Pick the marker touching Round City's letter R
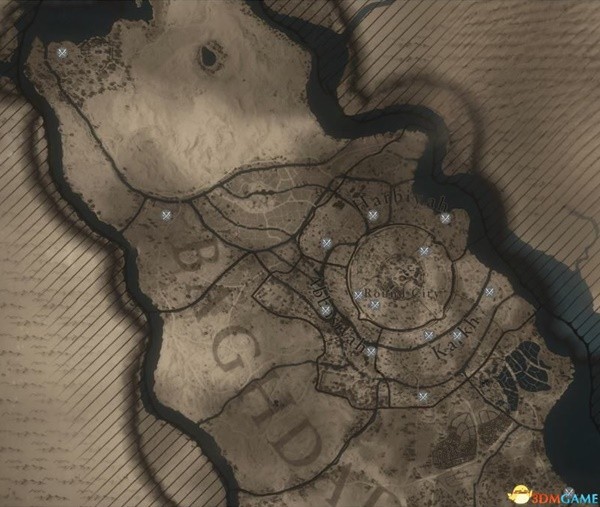 click(358, 295)
